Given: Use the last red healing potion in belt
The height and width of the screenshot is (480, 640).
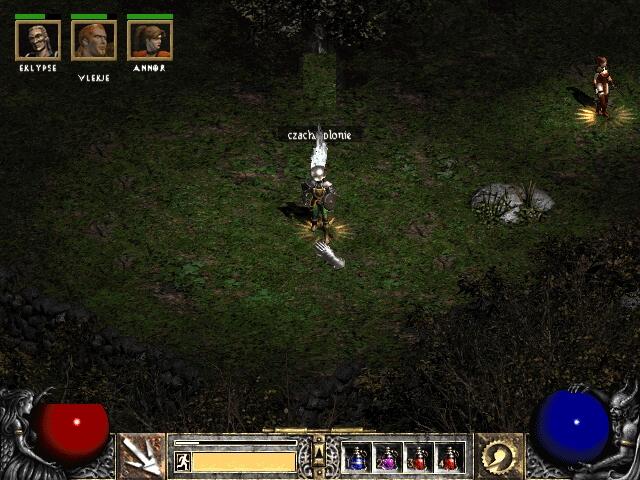Looking at the screenshot, I should pyautogui.click(x=449, y=458).
